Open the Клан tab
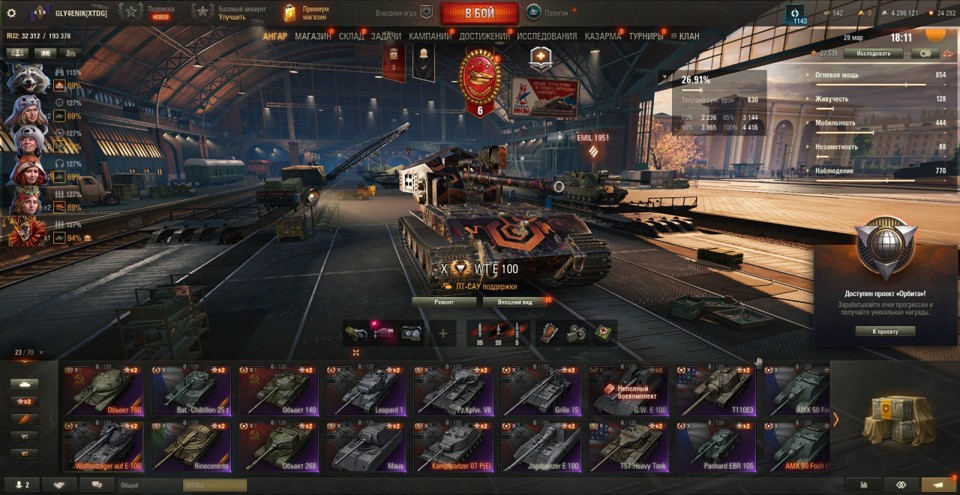The height and width of the screenshot is (495, 960). click(688, 36)
